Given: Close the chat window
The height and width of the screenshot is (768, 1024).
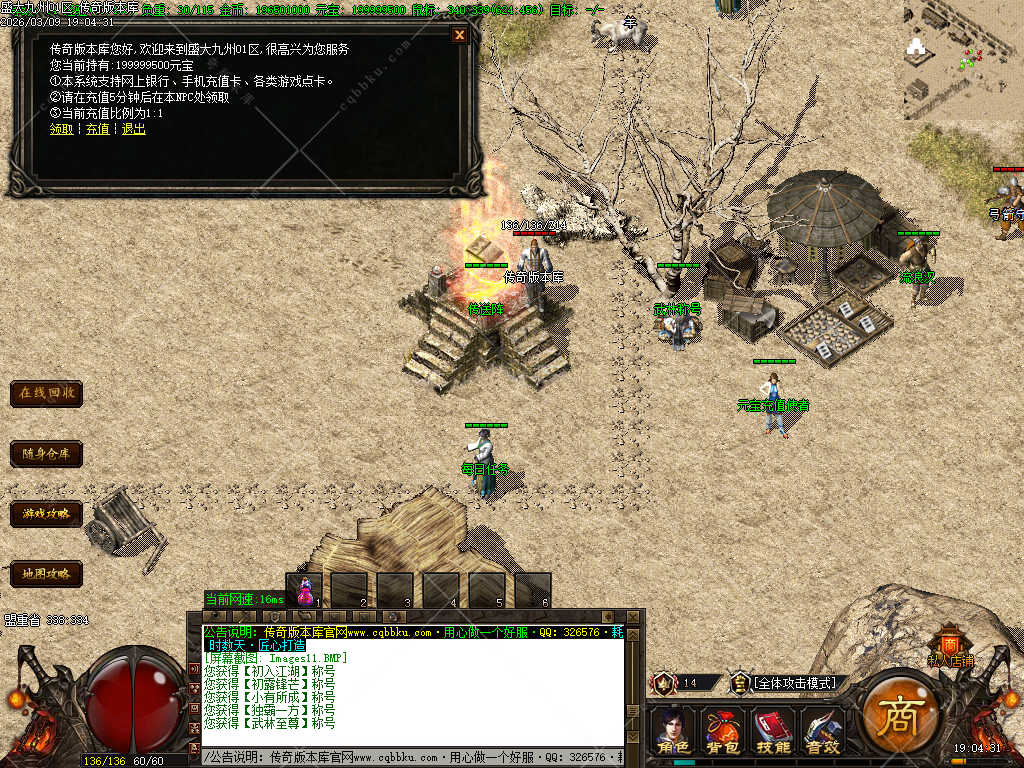Looking at the screenshot, I should (634, 617).
